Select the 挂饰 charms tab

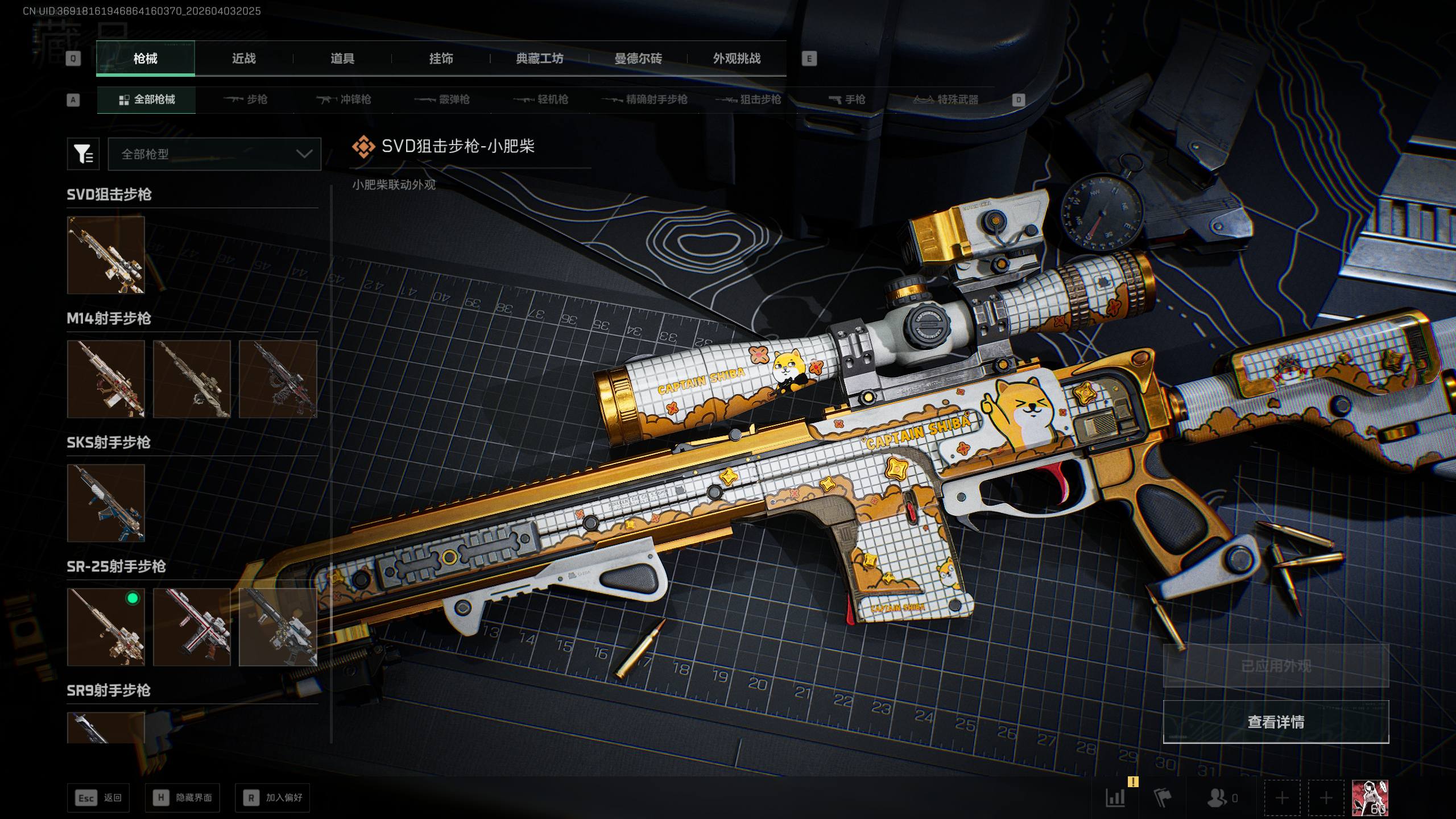(x=441, y=59)
